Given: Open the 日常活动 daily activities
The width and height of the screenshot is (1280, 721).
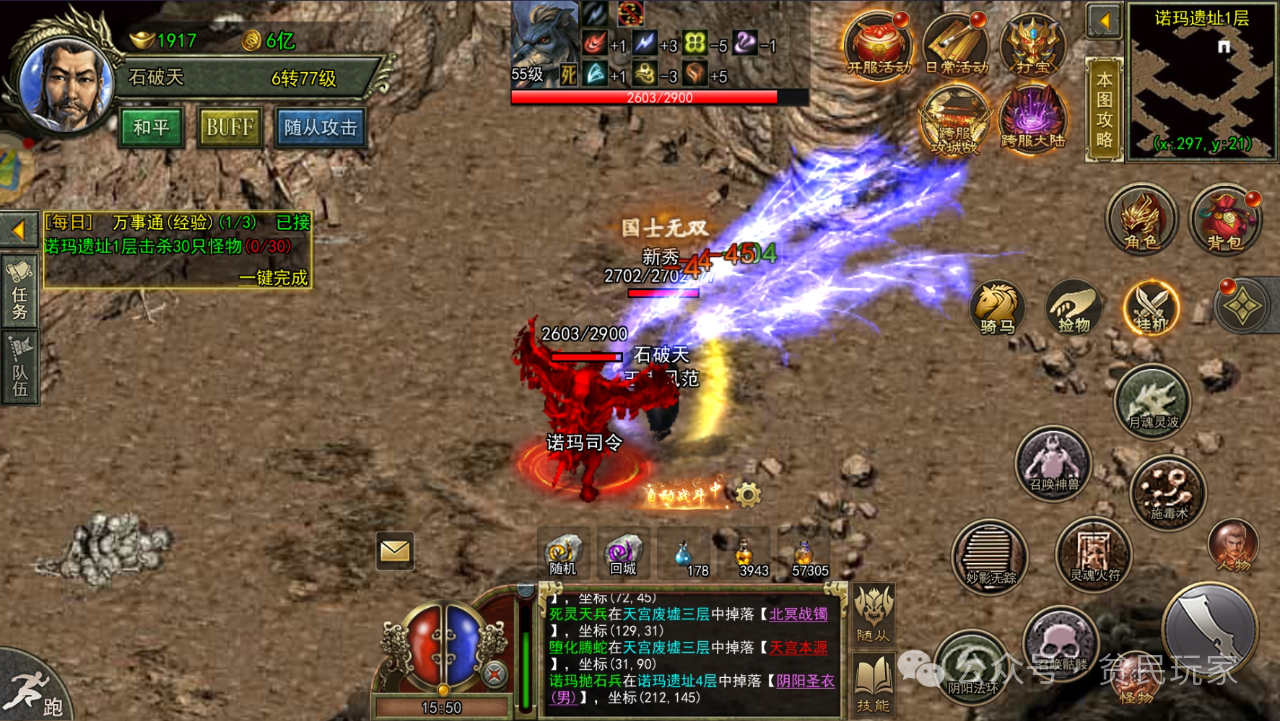Looking at the screenshot, I should (955, 45).
